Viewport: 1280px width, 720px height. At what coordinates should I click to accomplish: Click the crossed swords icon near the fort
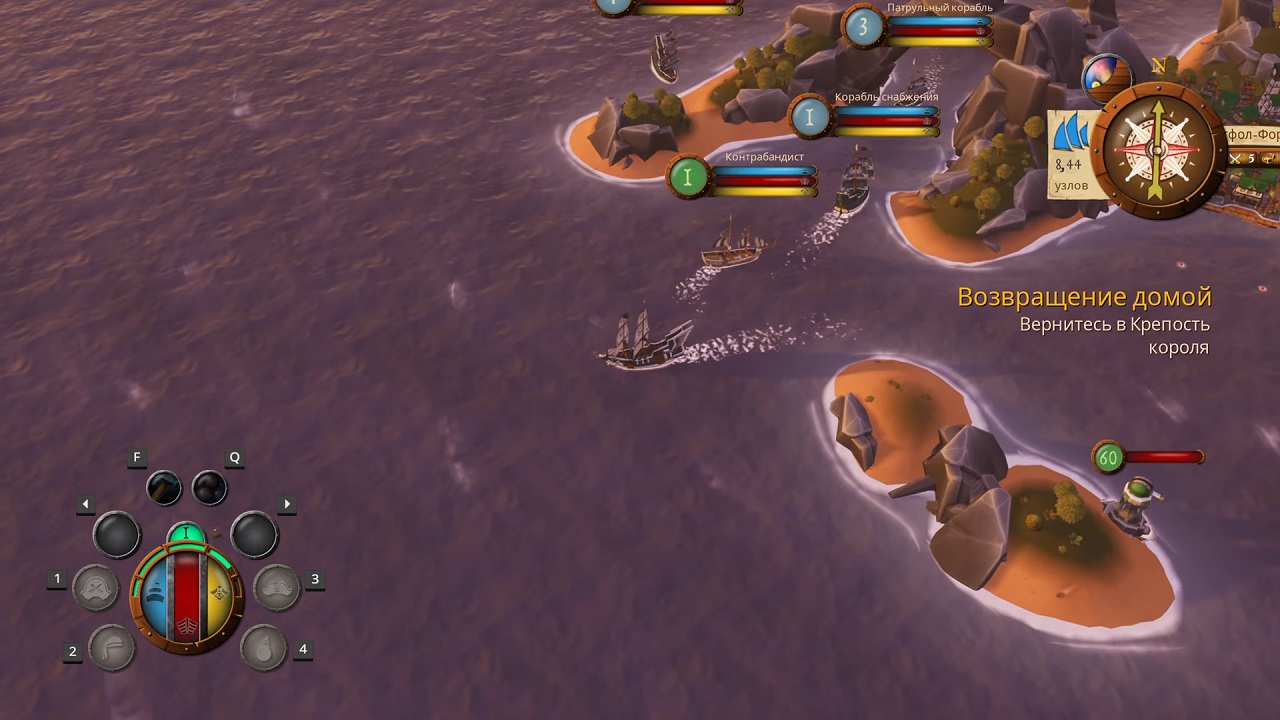point(1234,159)
